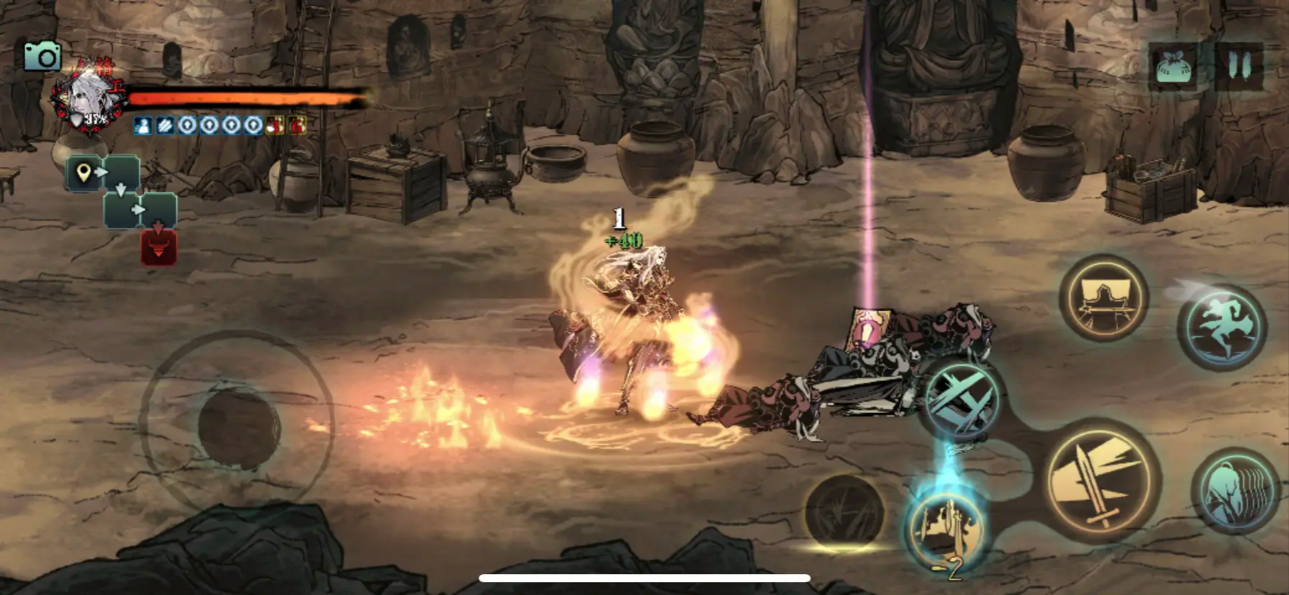Use the main sword attack button
This screenshot has height=595, width=1289.
pyautogui.click(x=1102, y=480)
